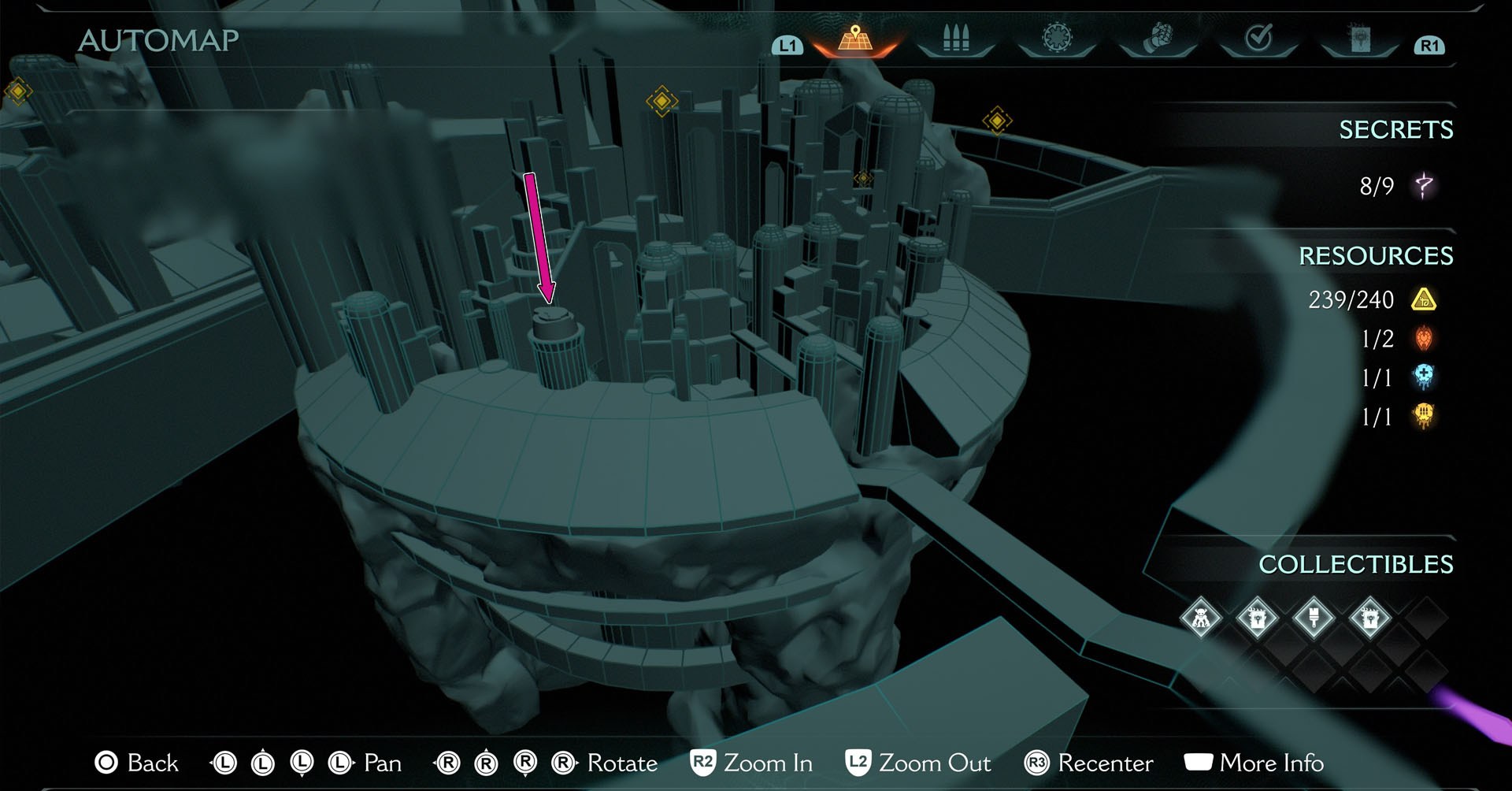Screen dimensions: 1512x791
Task: Click the upgrades cog icon in top bar
Action: 1058,35
